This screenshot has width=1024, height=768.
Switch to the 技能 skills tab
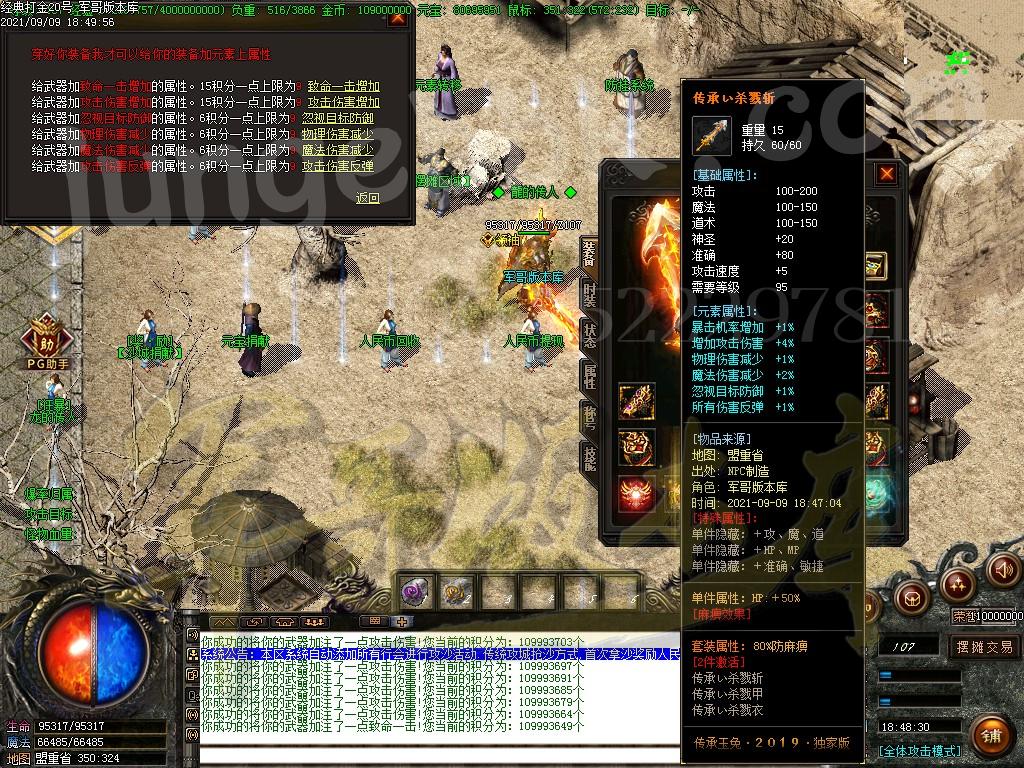(589, 456)
